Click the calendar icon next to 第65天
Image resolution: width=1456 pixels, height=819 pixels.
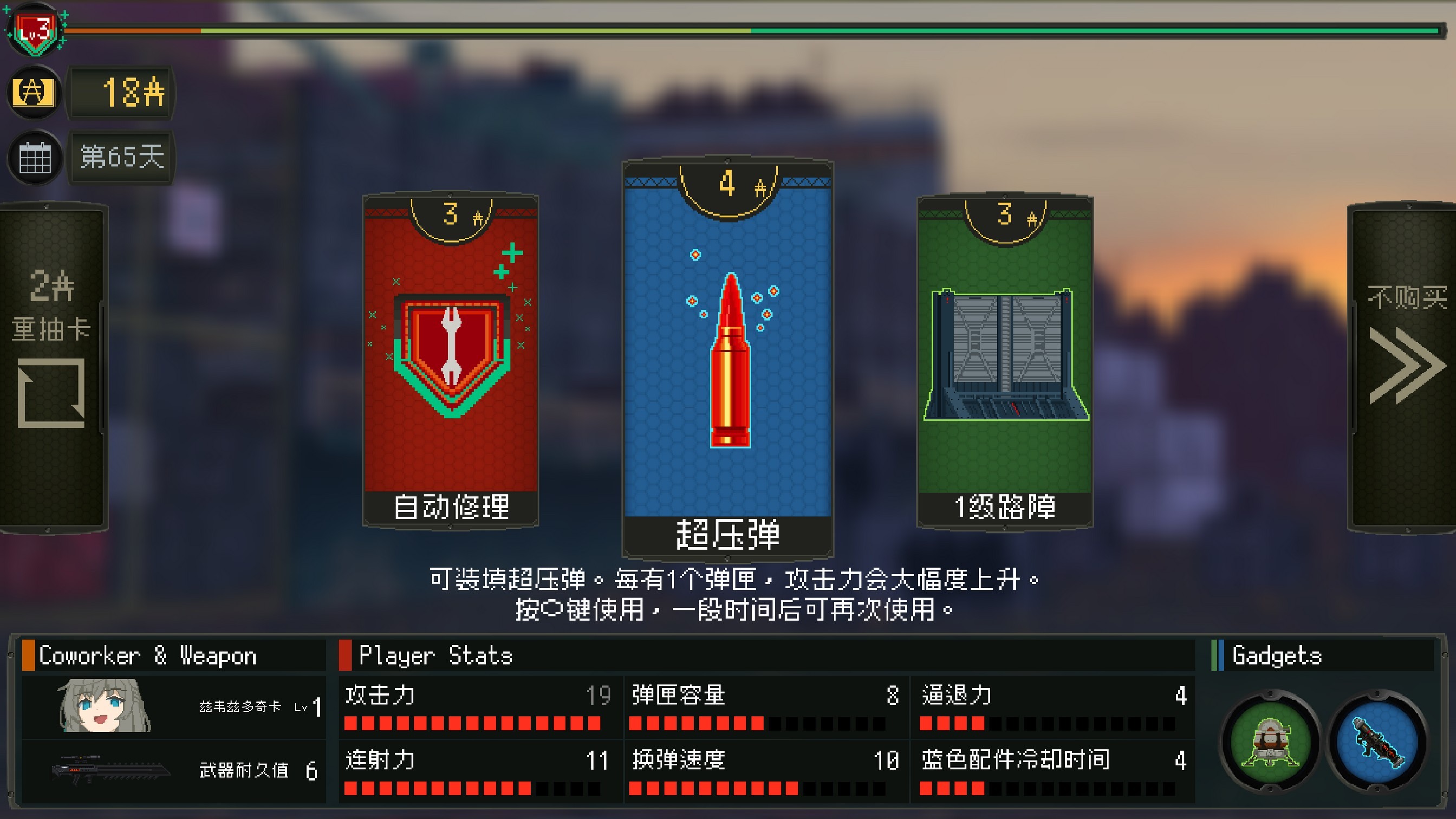[x=34, y=157]
